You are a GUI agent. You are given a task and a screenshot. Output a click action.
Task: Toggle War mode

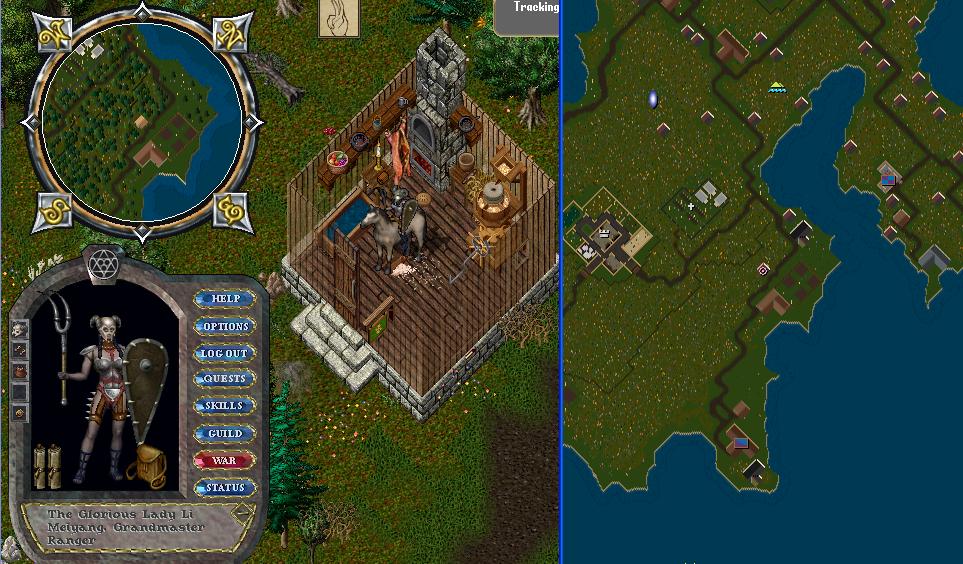coord(225,461)
